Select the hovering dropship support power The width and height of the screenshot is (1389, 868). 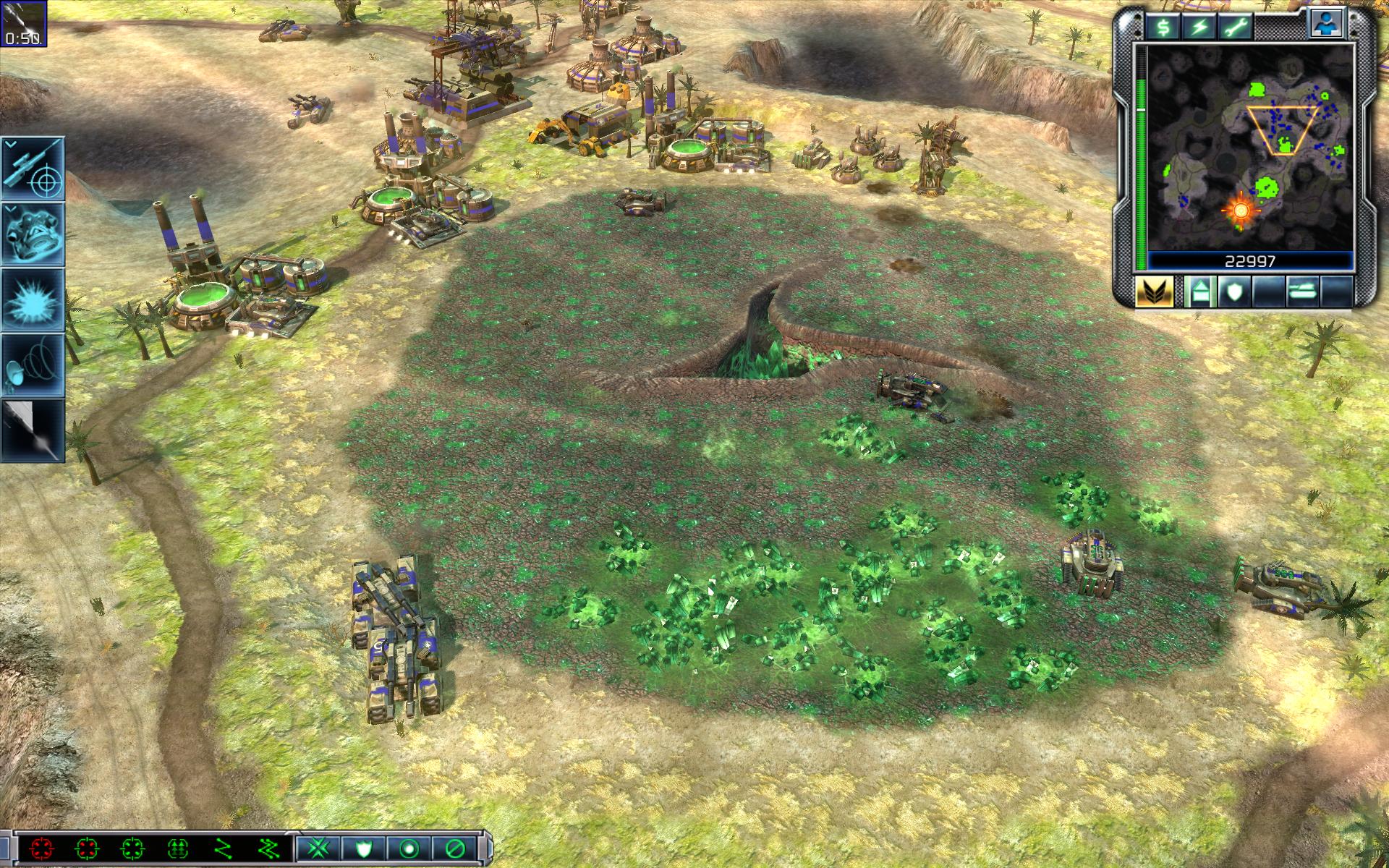point(33,233)
